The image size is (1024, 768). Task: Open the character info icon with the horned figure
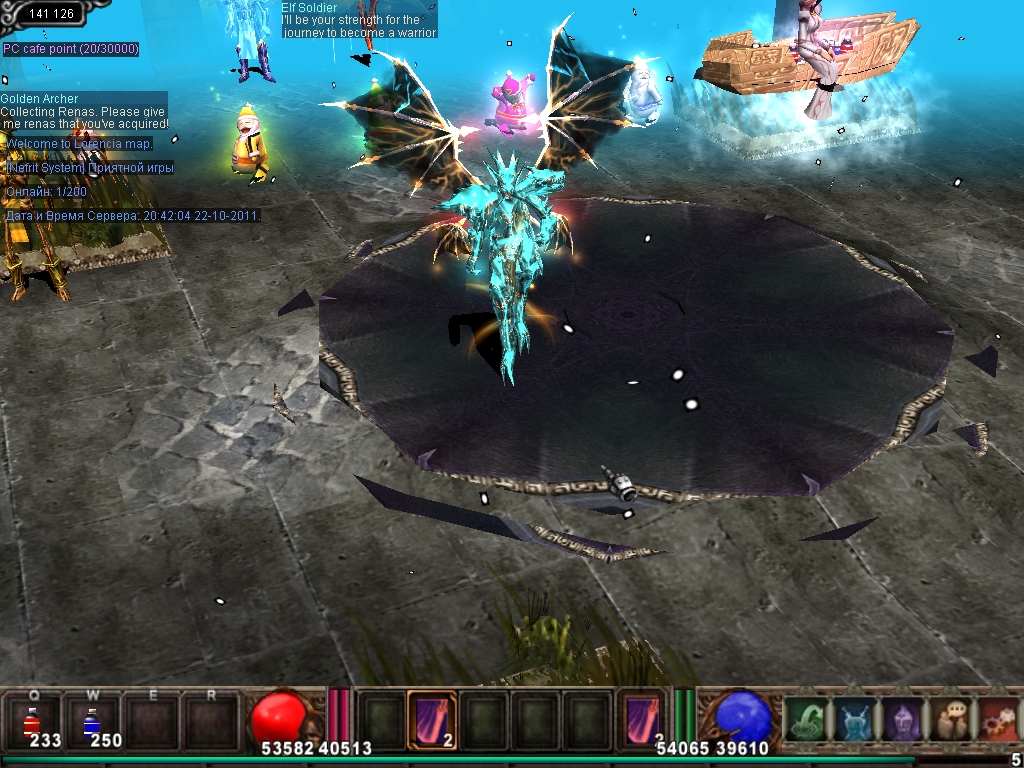[853, 720]
